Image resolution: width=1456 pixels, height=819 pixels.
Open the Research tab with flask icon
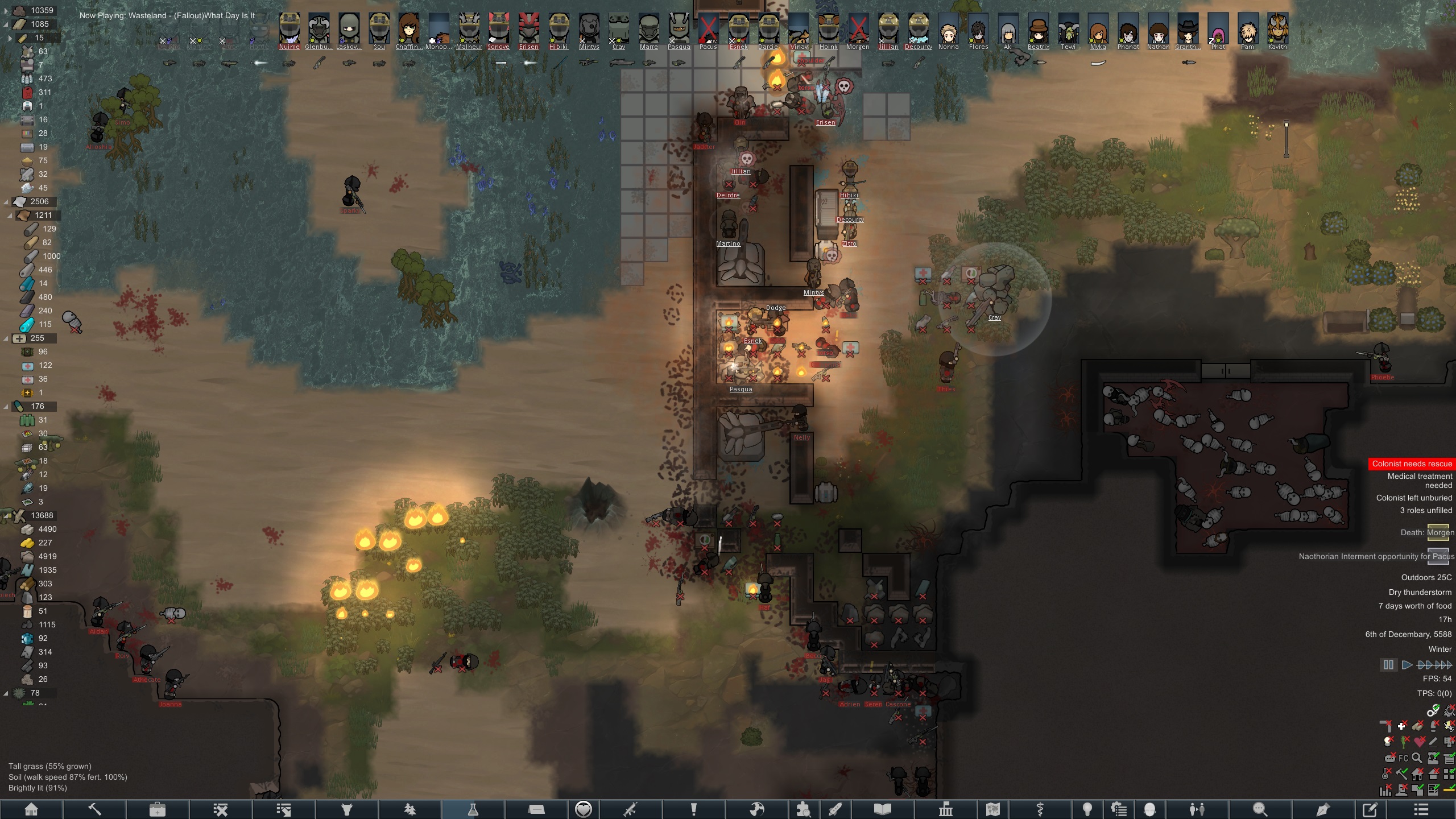(473, 809)
